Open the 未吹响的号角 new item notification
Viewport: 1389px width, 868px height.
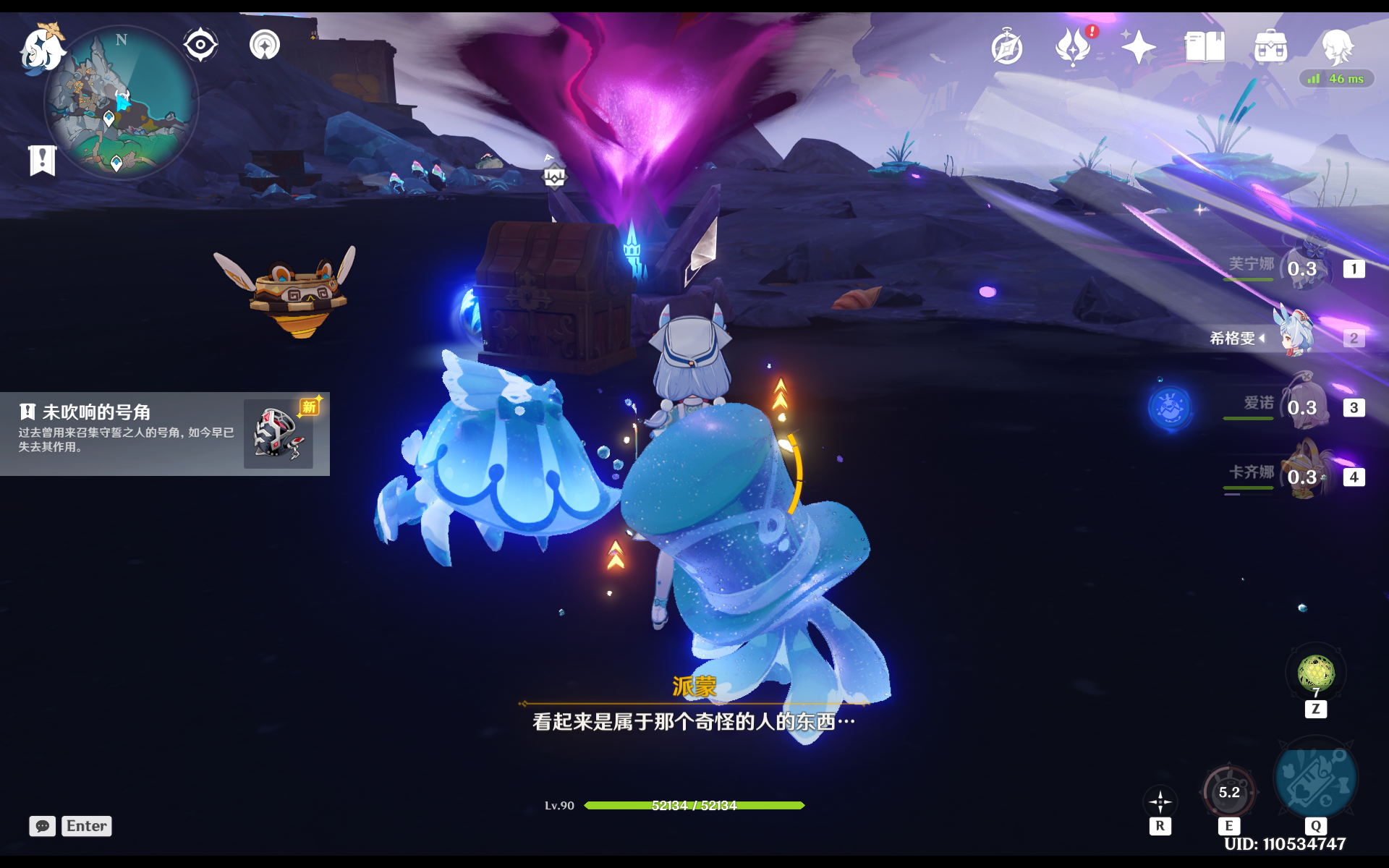(165, 433)
